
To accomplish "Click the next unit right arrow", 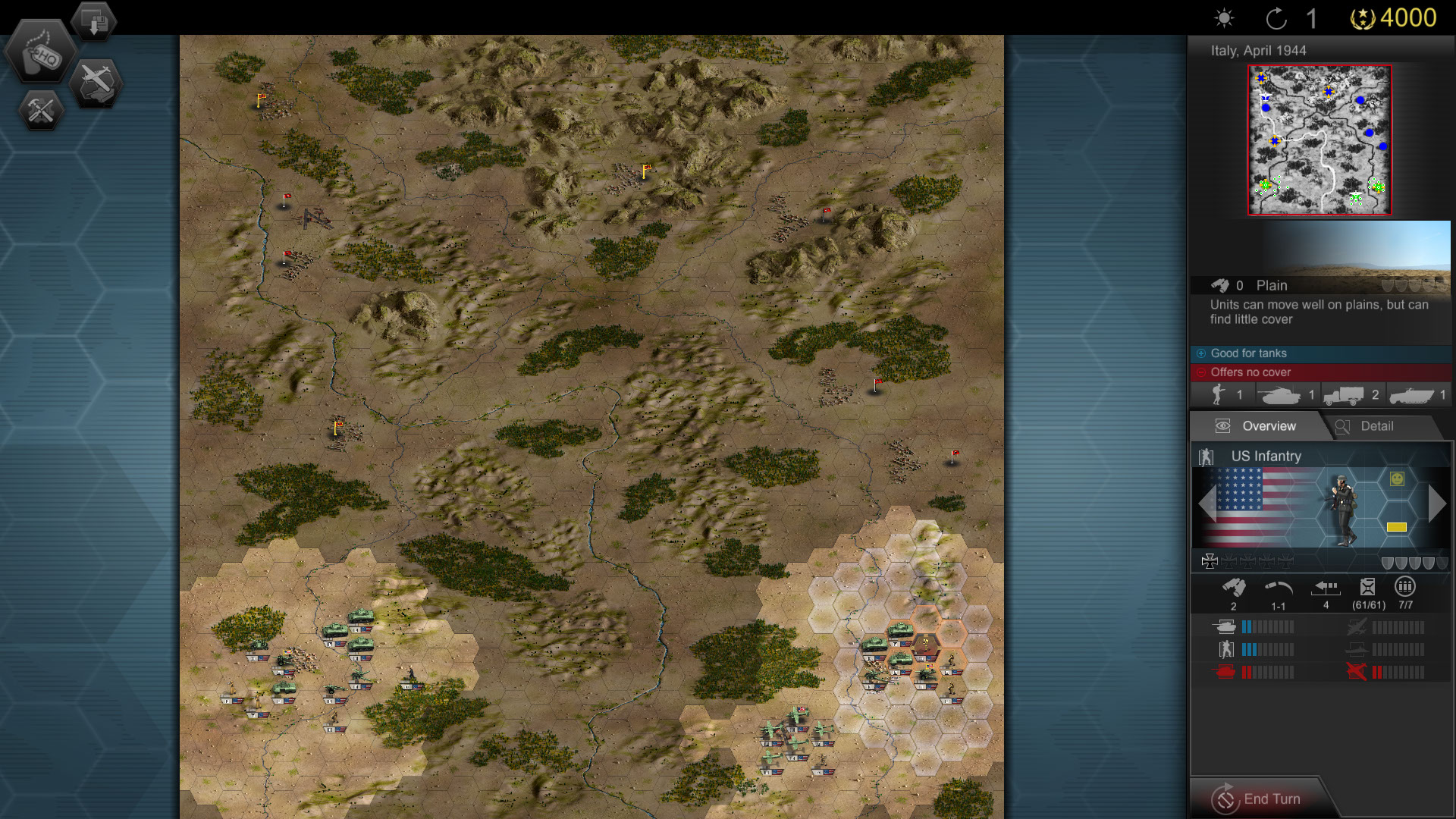I will pos(1436,502).
